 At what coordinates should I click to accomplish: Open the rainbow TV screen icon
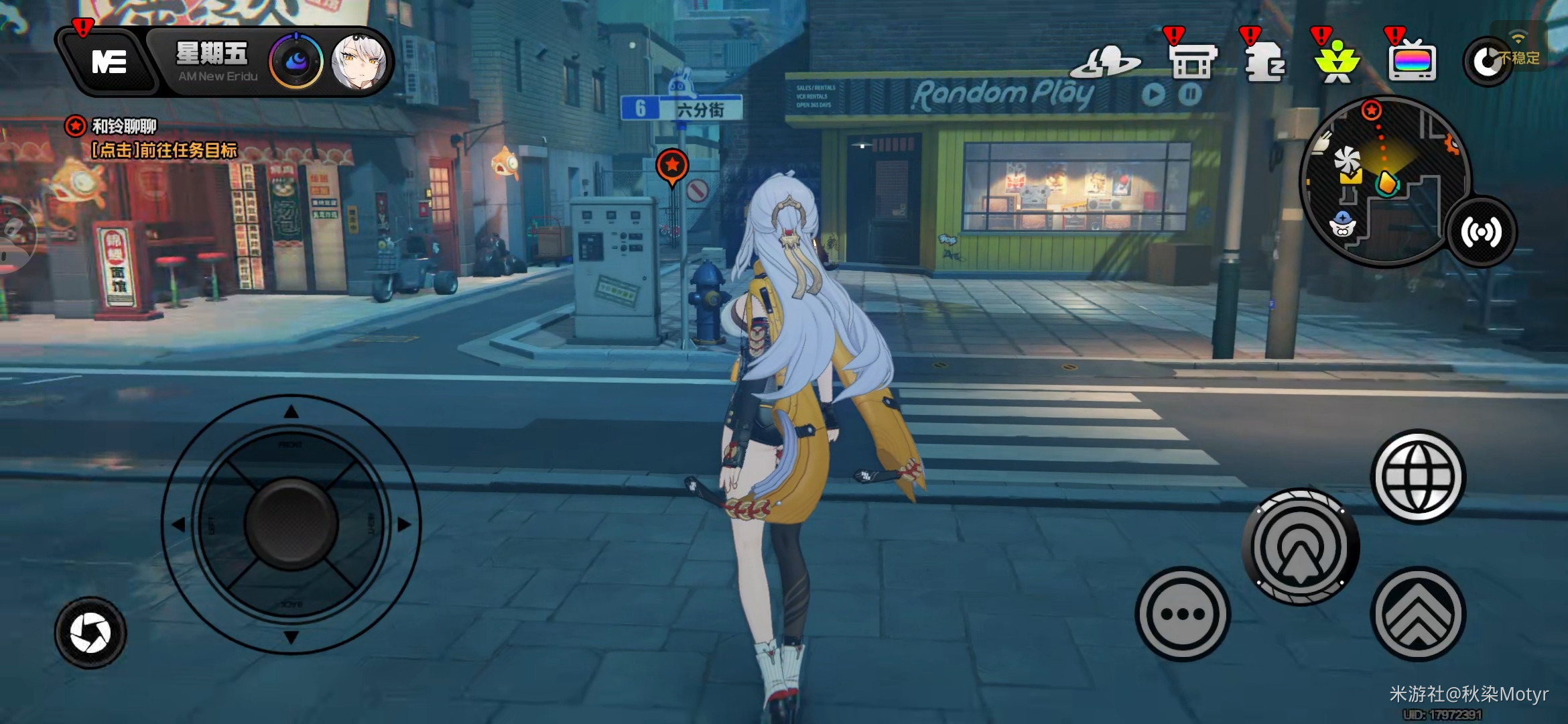1412,63
